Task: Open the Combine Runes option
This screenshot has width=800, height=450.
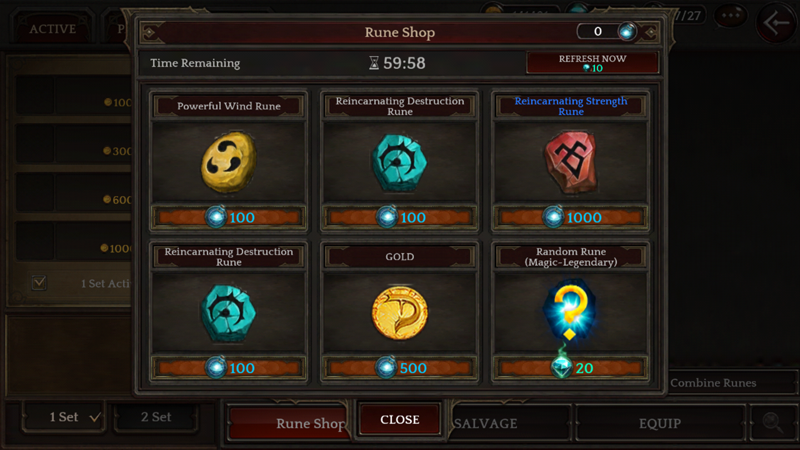Action: 712,383
